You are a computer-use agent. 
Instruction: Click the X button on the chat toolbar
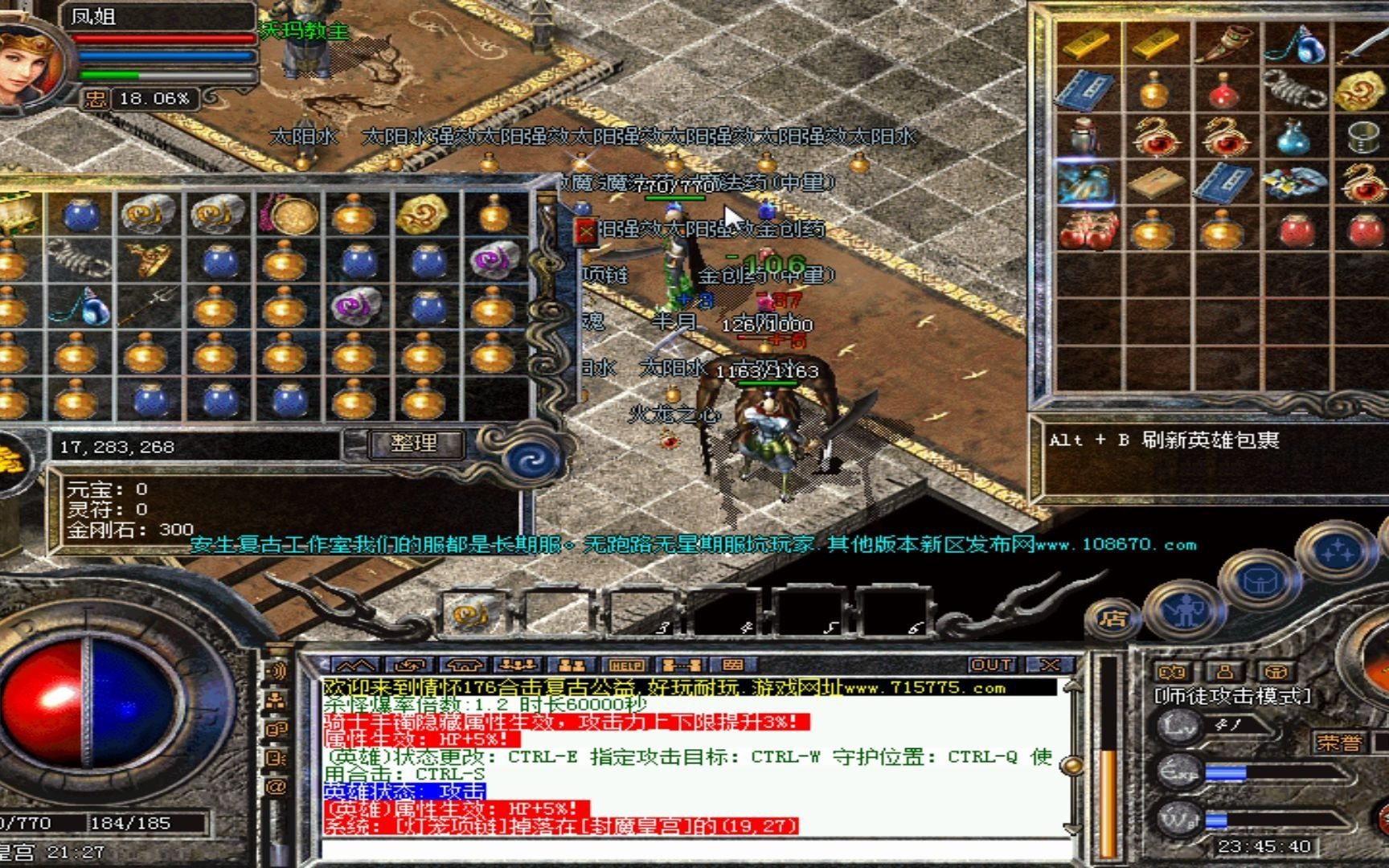1048,665
